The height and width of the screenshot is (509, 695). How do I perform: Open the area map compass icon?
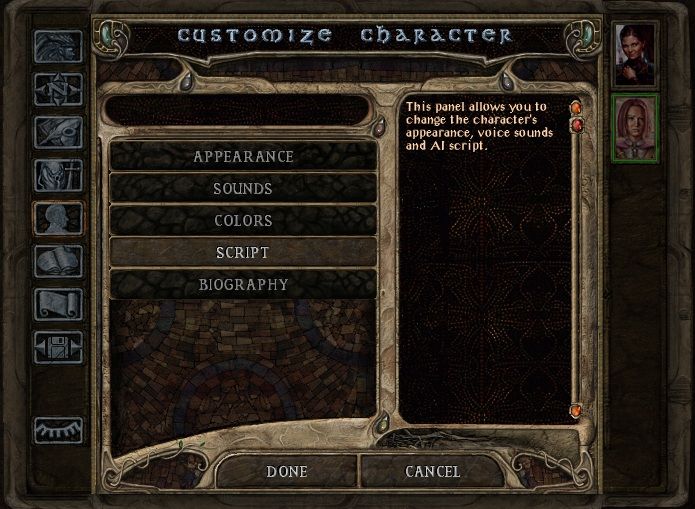pyautogui.click(x=58, y=90)
